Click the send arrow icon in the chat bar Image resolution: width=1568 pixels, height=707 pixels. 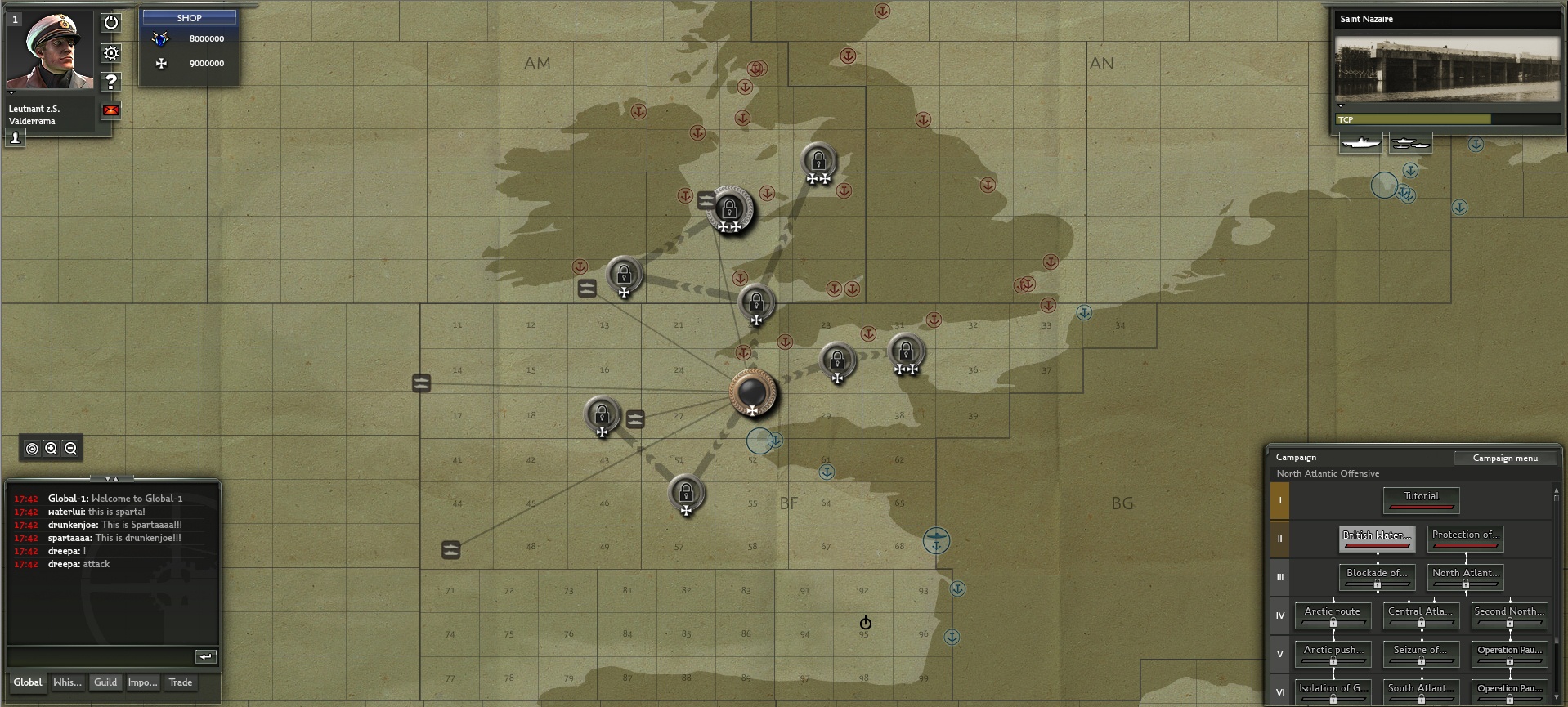205,656
